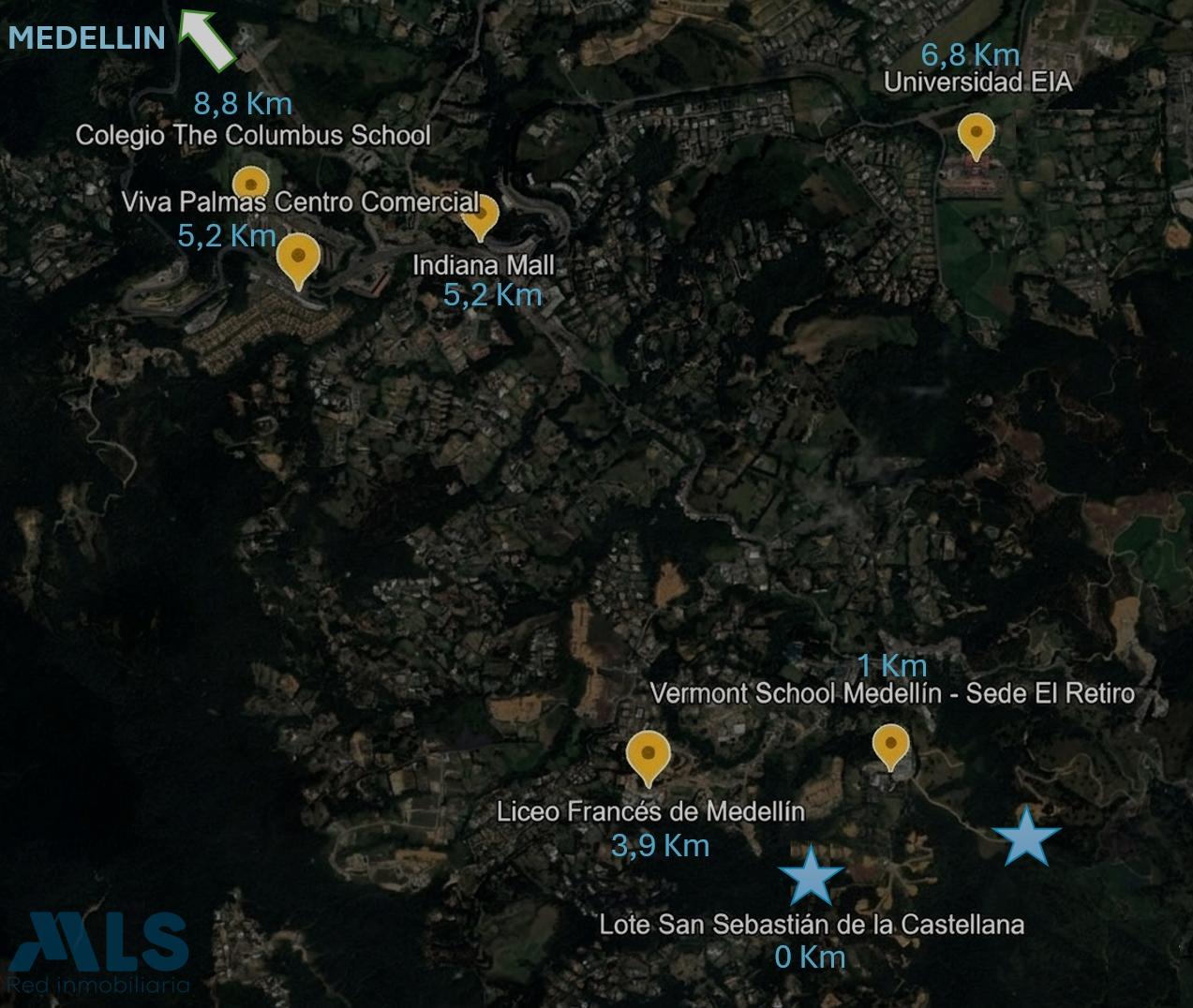
Task: Select the Colegio The Columbus School map pin
Action: click(250, 183)
